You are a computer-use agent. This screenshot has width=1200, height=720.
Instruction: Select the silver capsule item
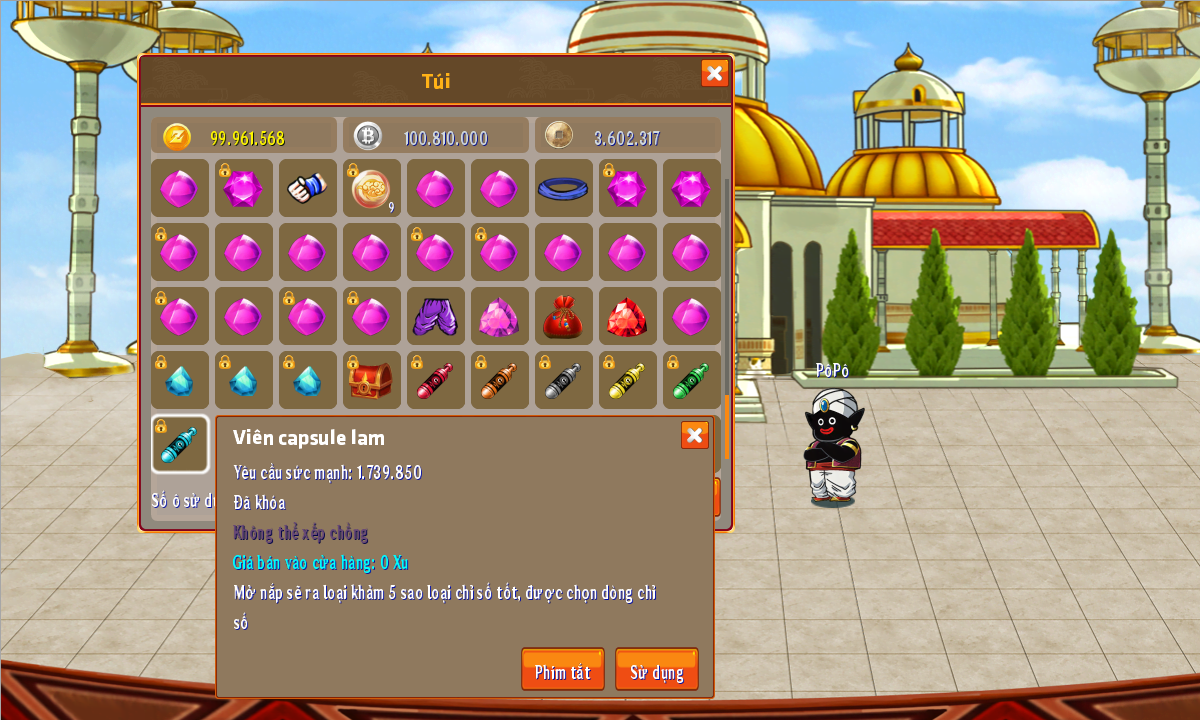563,380
